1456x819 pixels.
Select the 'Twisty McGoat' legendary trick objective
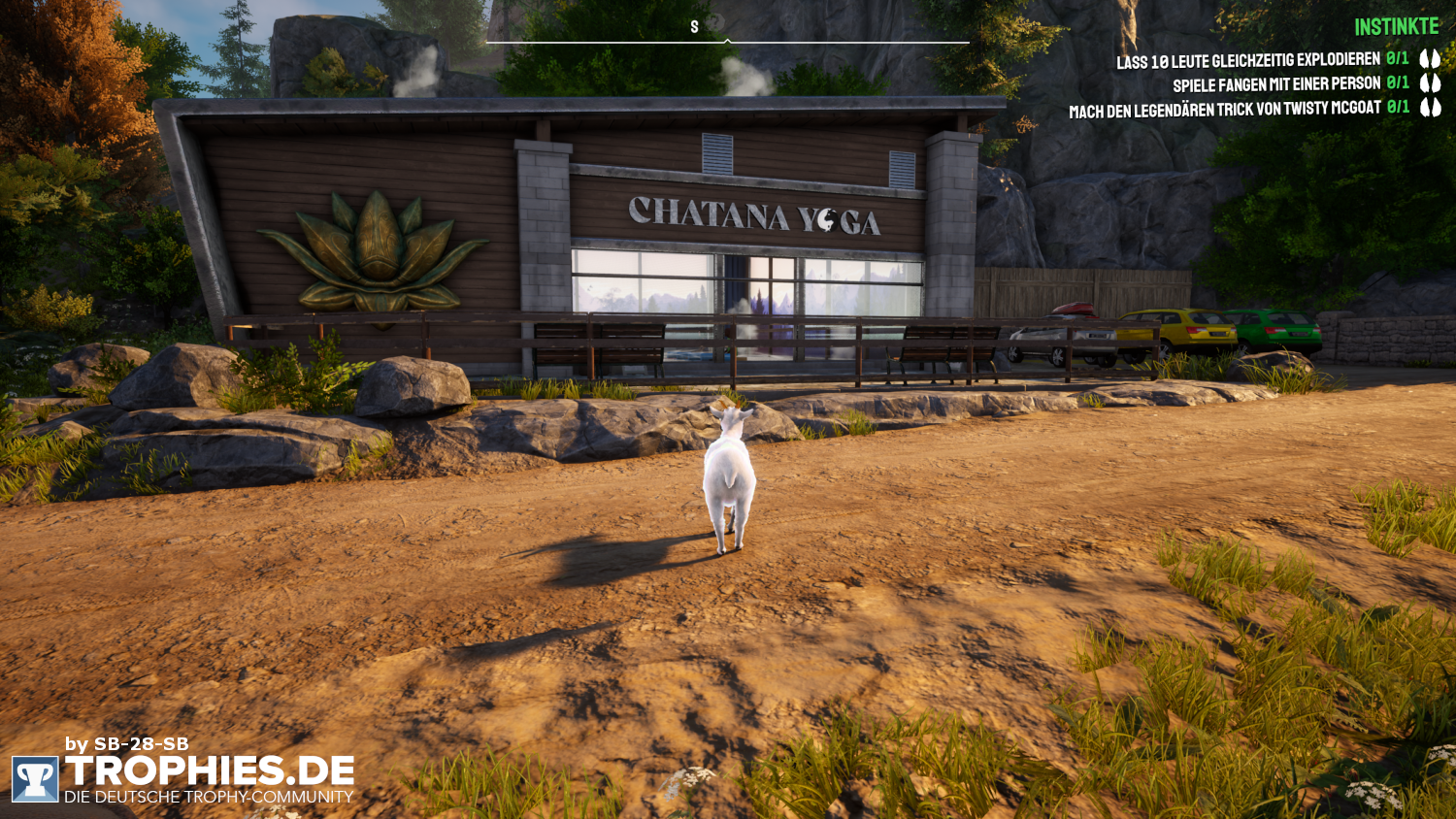click(x=1224, y=110)
